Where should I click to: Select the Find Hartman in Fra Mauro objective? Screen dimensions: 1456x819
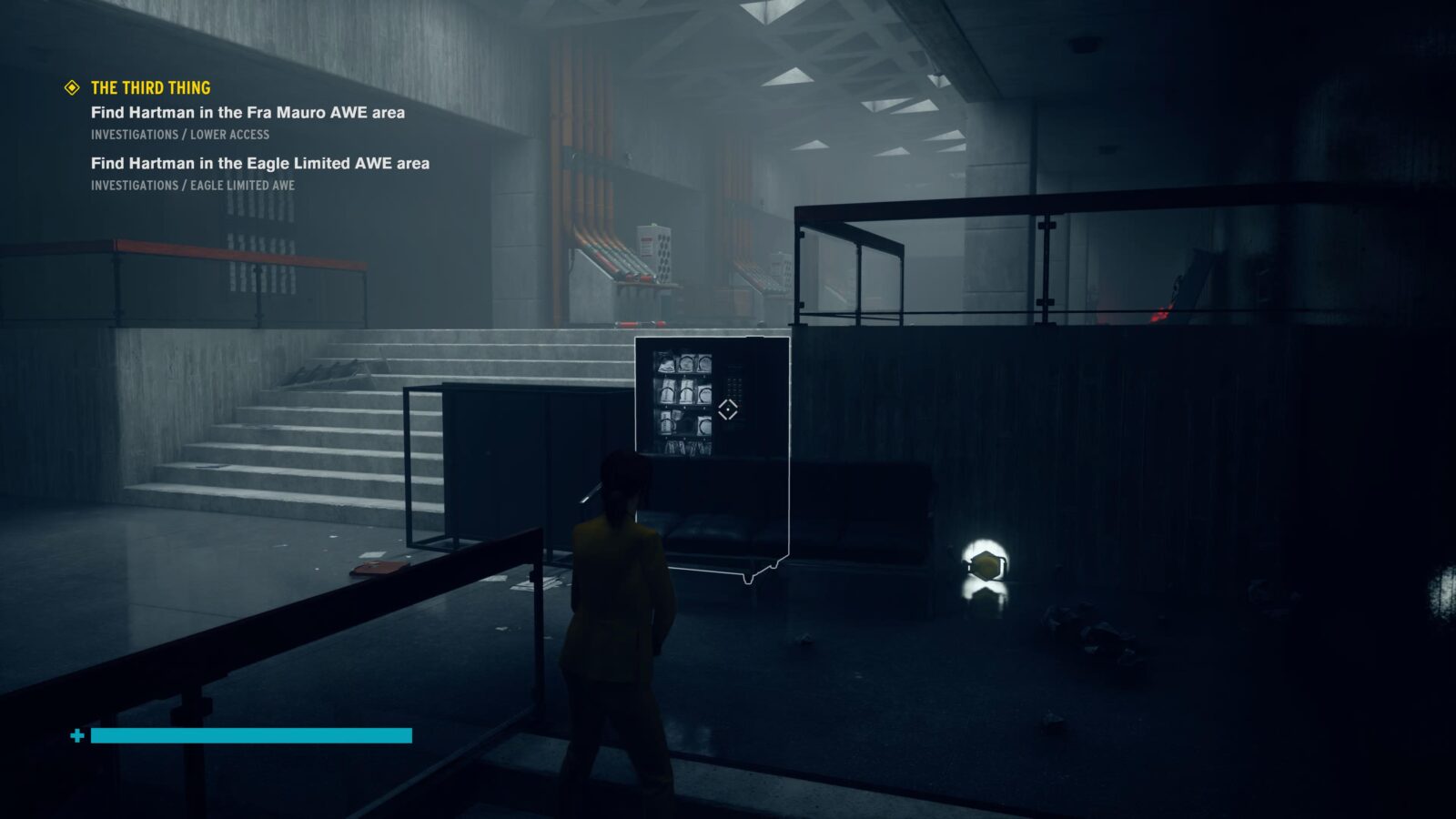[x=248, y=113]
